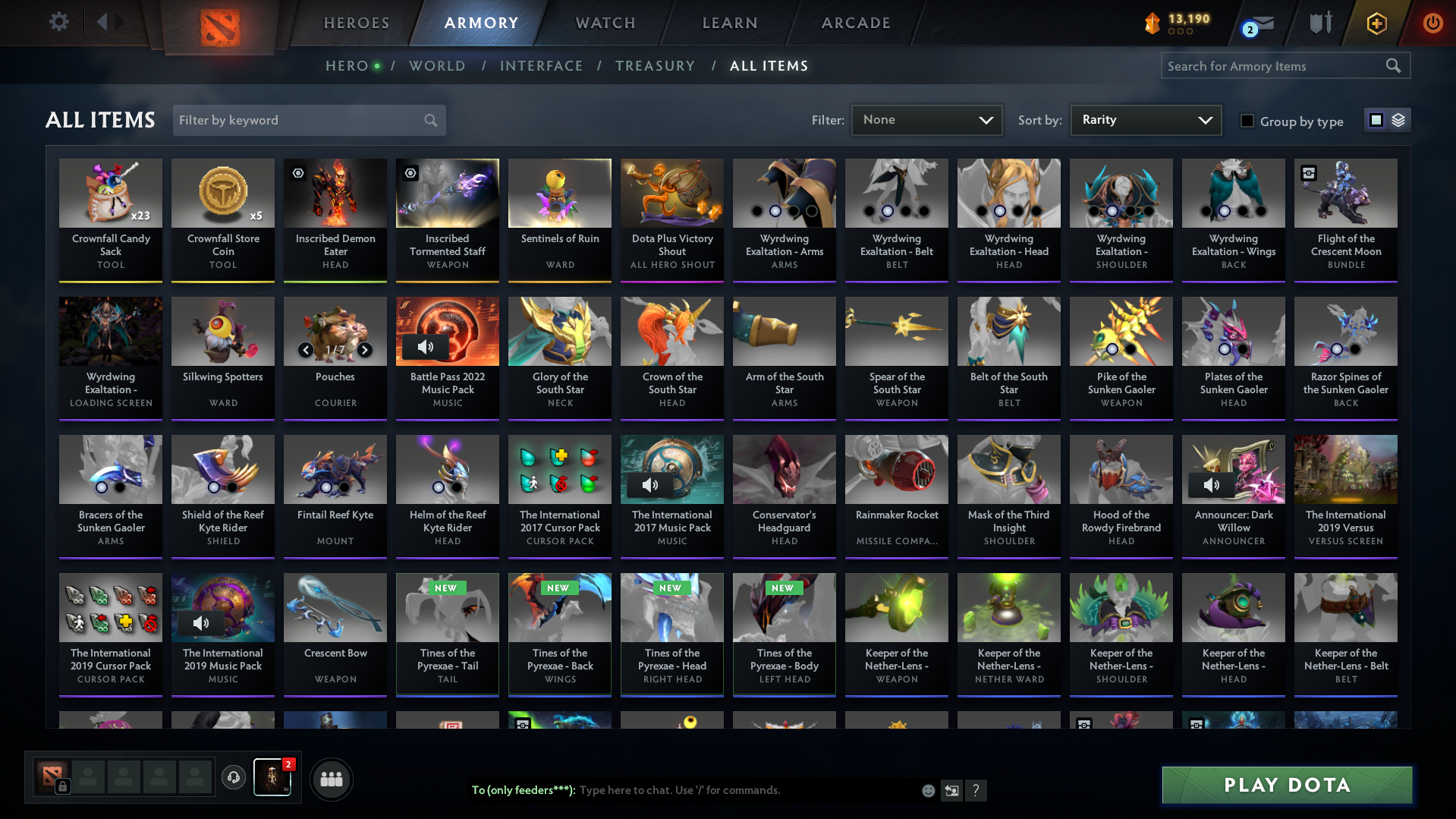The width and height of the screenshot is (1456, 819).
Task: Open the settings gear icon
Action: click(x=58, y=22)
